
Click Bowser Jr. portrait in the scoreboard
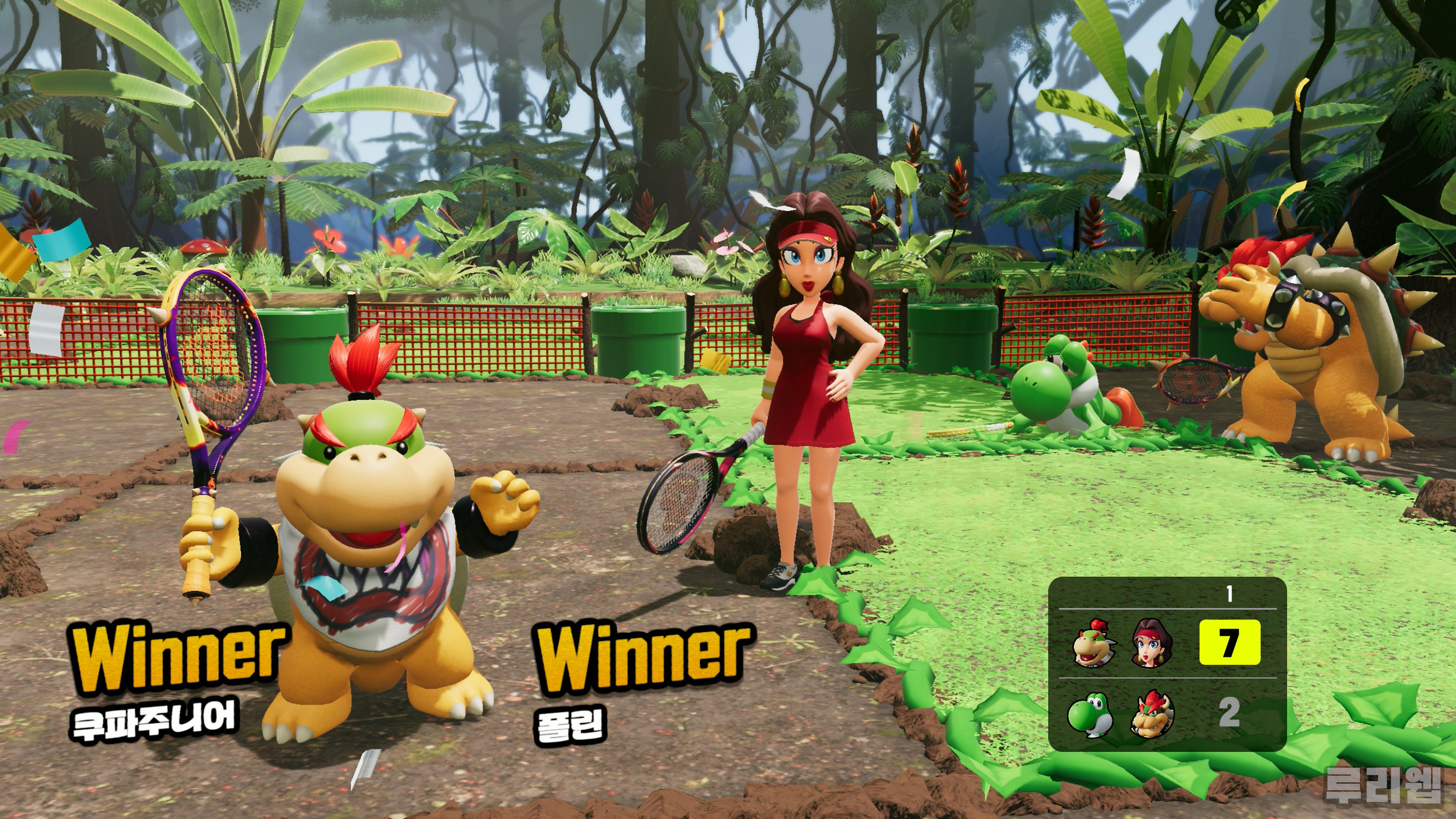(1094, 643)
